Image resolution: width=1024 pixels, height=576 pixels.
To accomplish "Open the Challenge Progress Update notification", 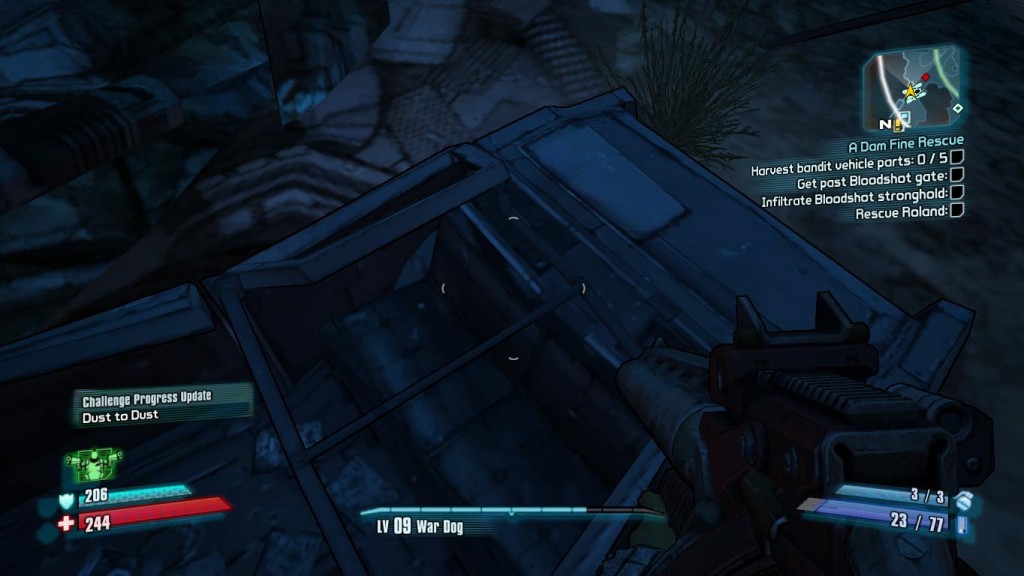I will [x=160, y=404].
